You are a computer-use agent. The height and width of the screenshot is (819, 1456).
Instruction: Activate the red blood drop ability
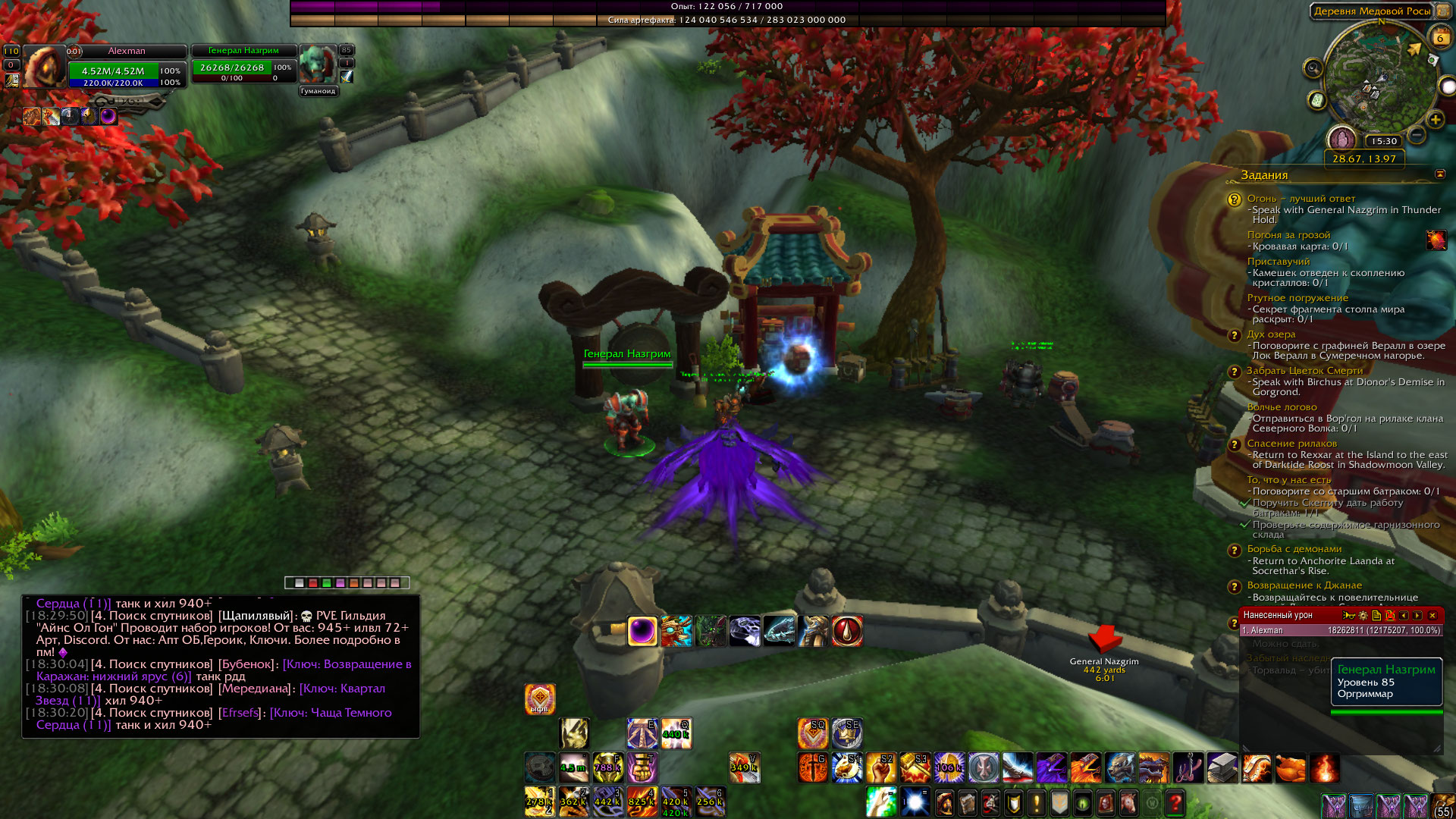click(x=847, y=631)
